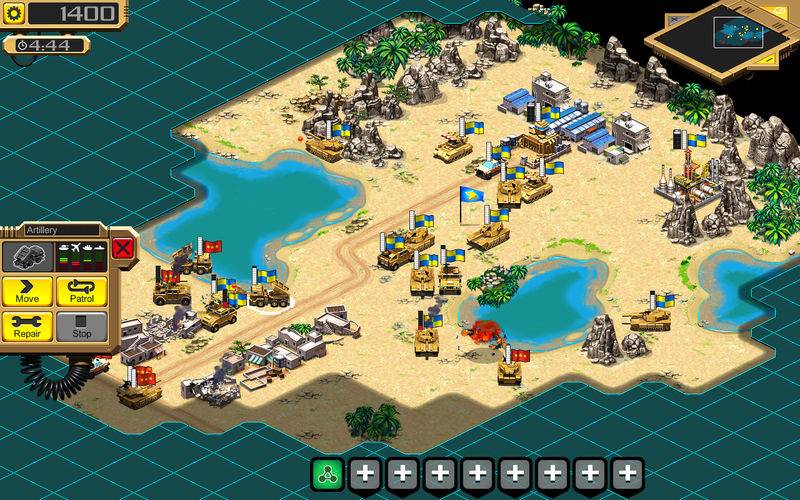Image resolution: width=800 pixels, height=500 pixels.
Task: Issue the Move command
Action: 27,291
